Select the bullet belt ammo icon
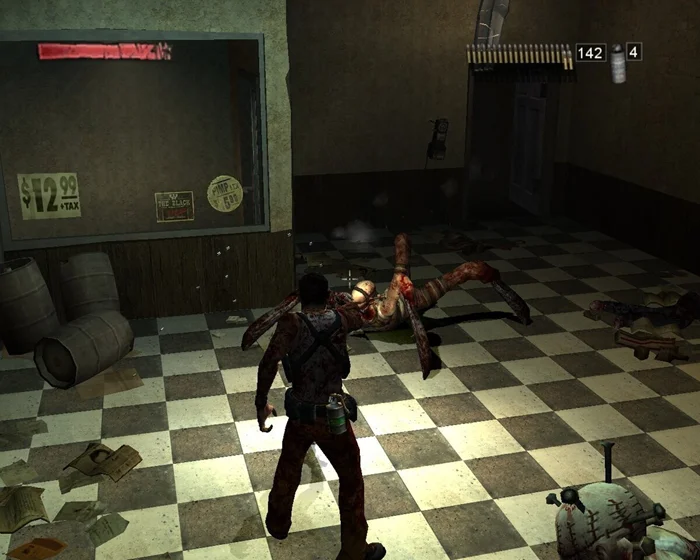Image resolution: width=700 pixels, height=560 pixels. 519,54
